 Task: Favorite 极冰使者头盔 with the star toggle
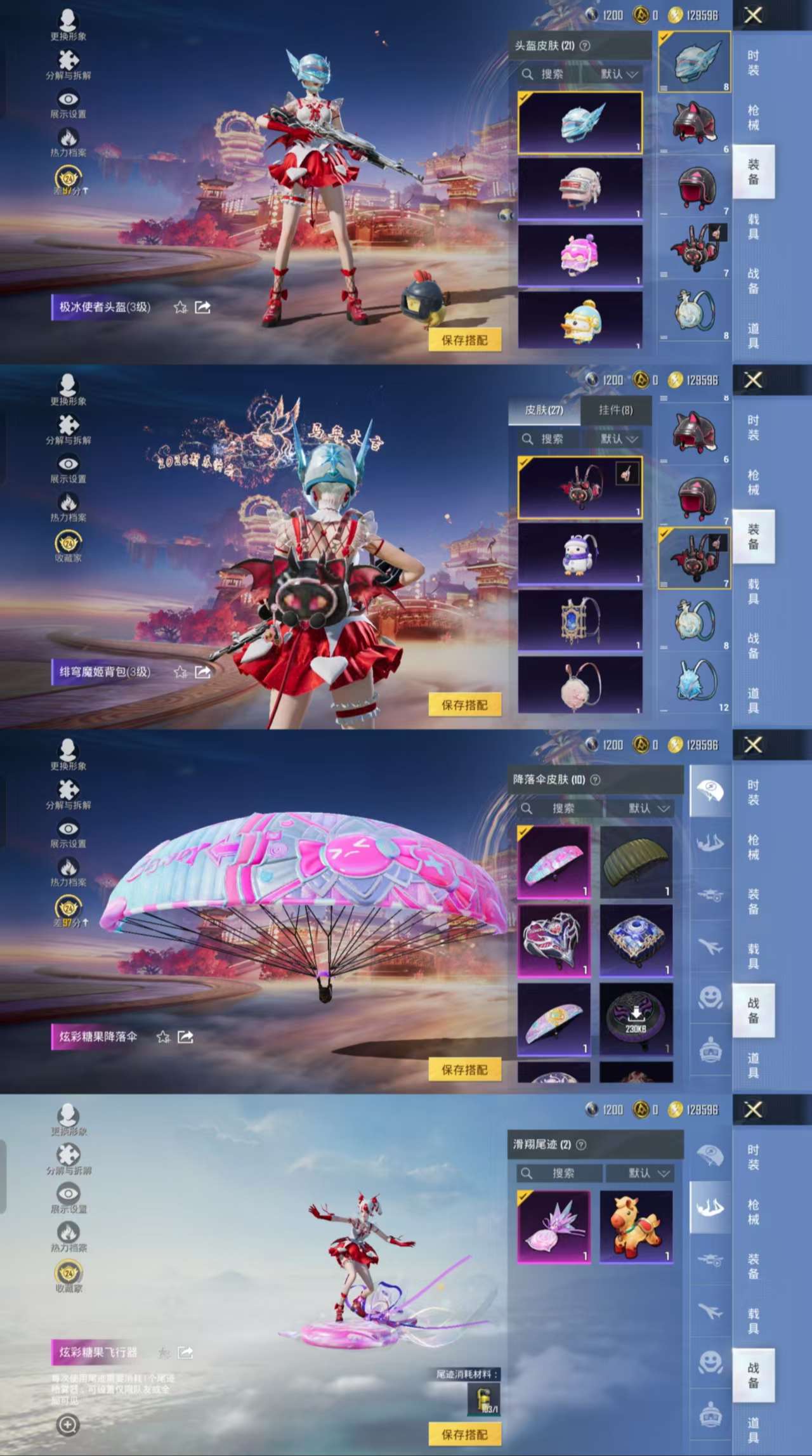click(180, 307)
